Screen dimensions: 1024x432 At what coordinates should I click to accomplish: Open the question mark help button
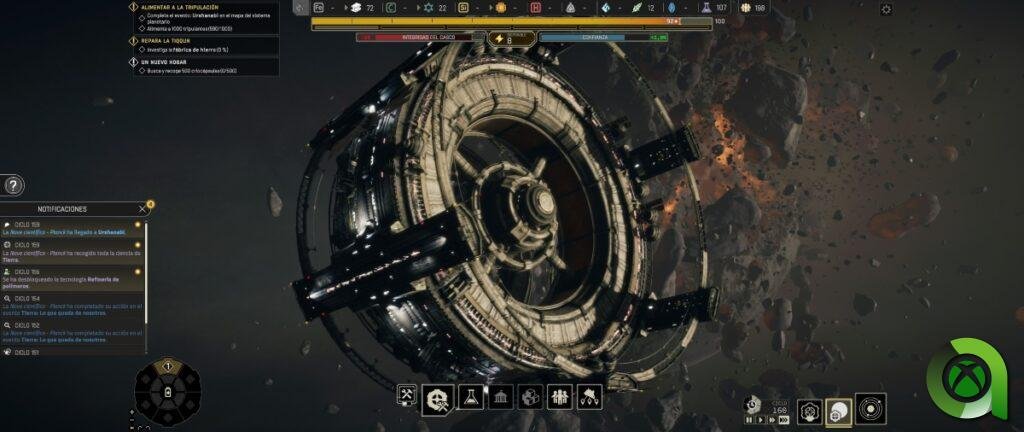(x=12, y=185)
